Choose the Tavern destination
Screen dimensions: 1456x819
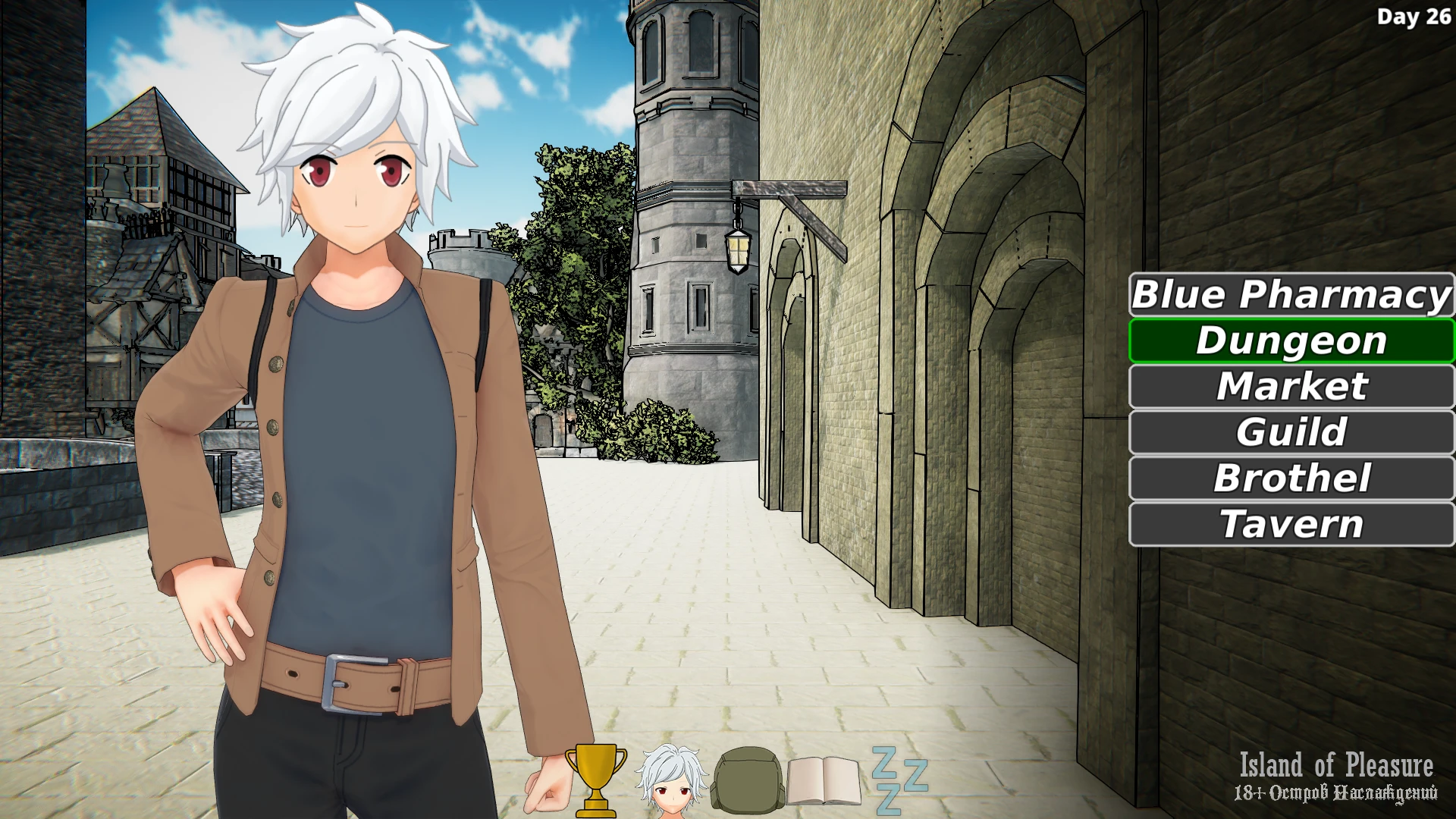1291,524
